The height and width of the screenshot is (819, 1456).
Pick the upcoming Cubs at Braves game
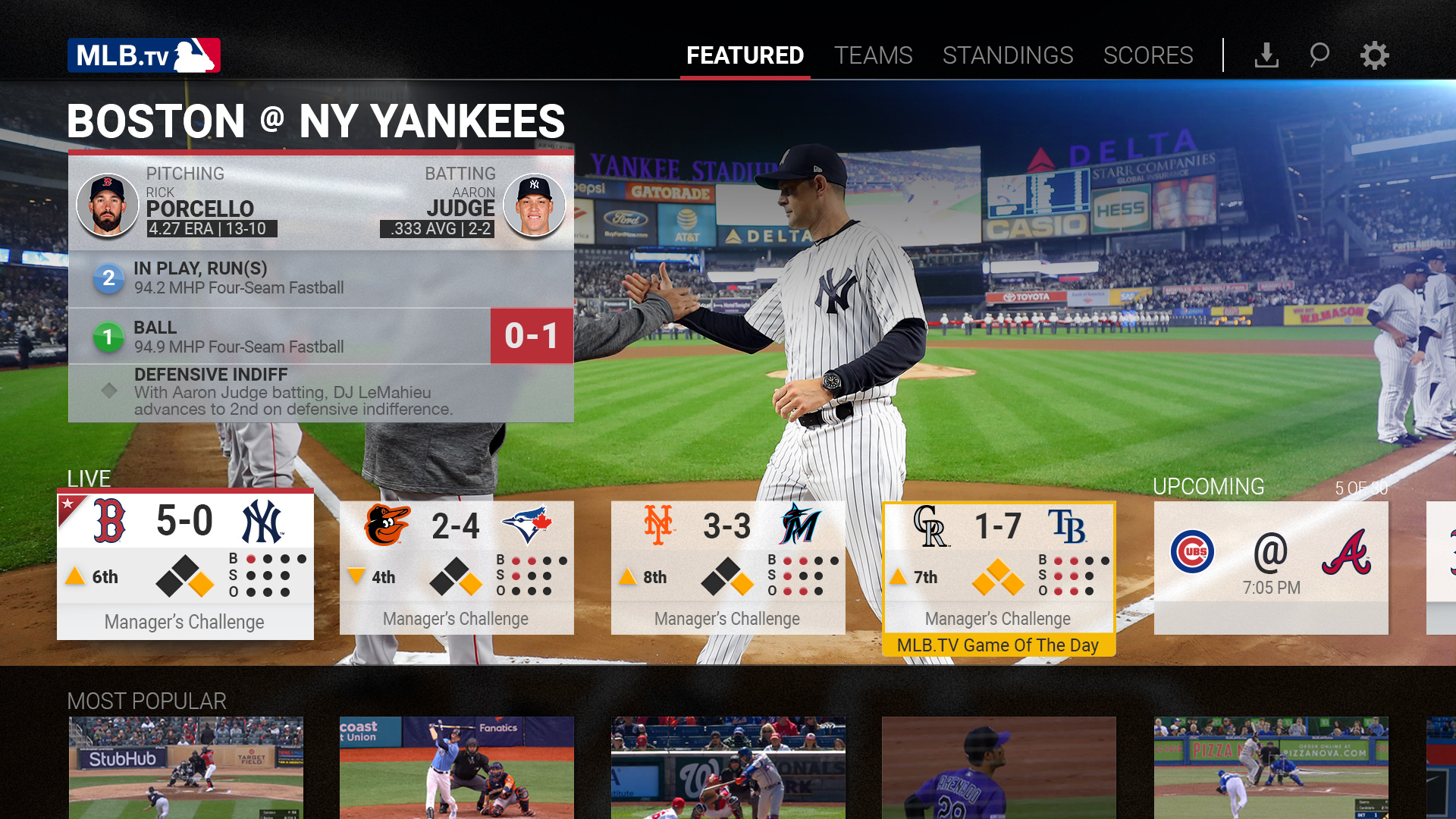click(x=1271, y=566)
